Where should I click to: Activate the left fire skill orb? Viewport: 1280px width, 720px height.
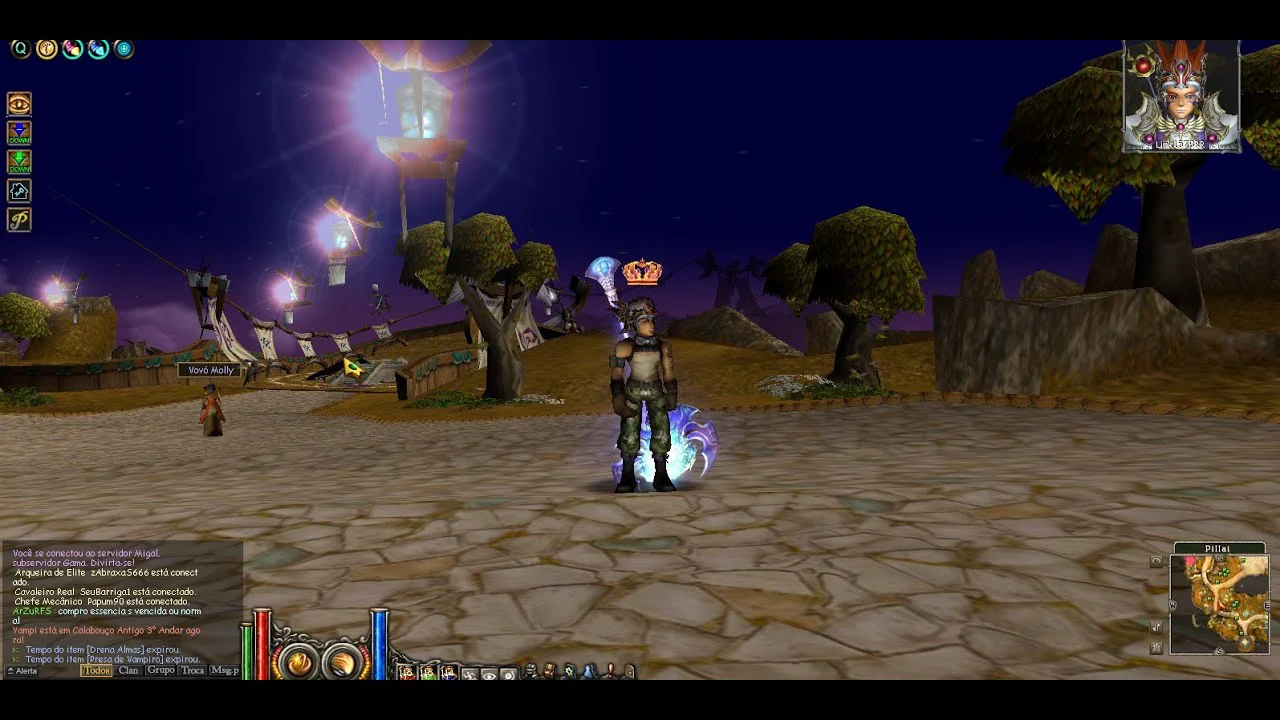tap(298, 661)
